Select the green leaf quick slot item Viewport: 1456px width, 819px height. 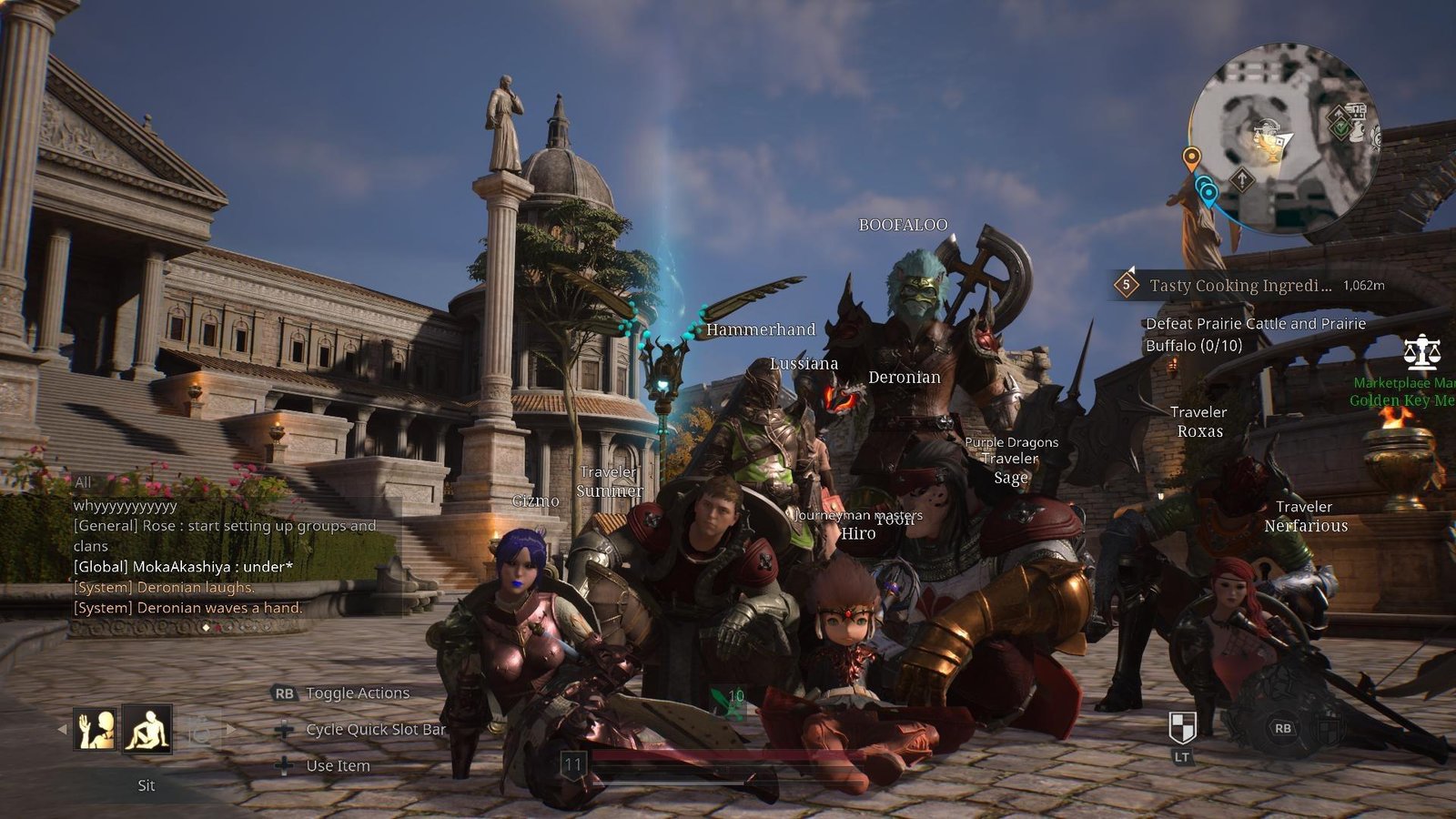730,703
